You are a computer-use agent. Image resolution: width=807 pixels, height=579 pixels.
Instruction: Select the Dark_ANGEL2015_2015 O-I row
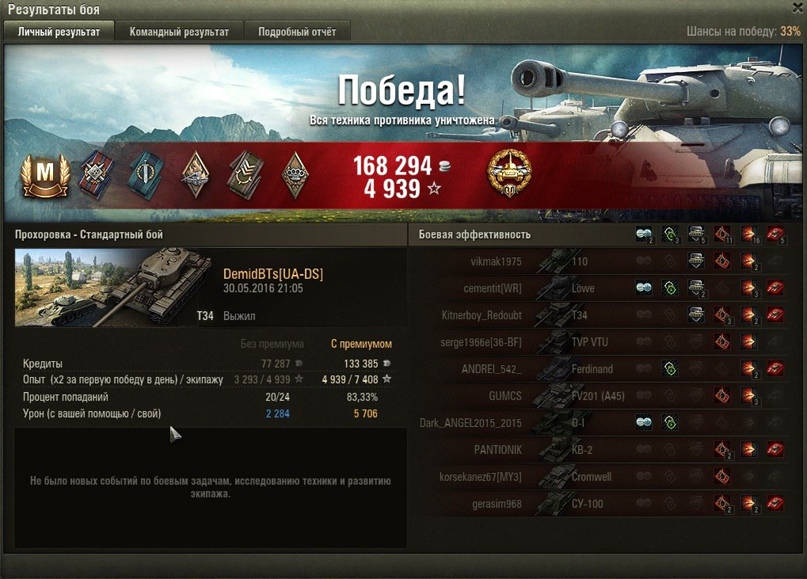pyautogui.click(x=600, y=423)
